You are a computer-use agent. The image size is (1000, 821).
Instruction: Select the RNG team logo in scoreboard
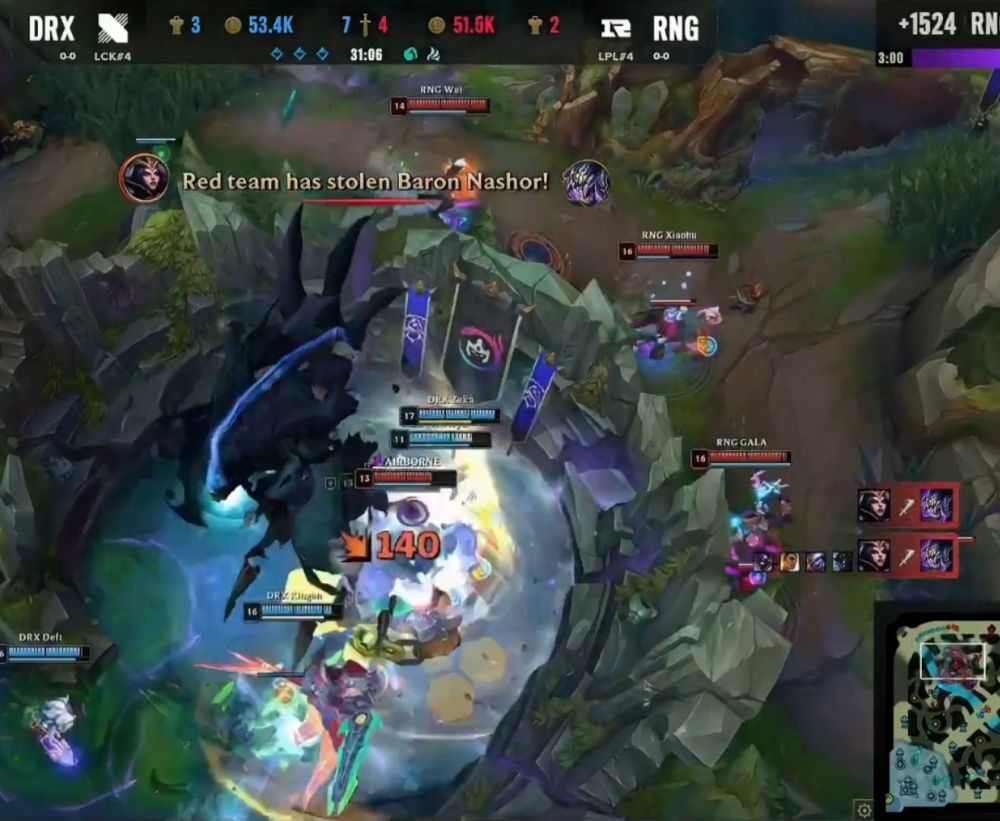point(616,28)
